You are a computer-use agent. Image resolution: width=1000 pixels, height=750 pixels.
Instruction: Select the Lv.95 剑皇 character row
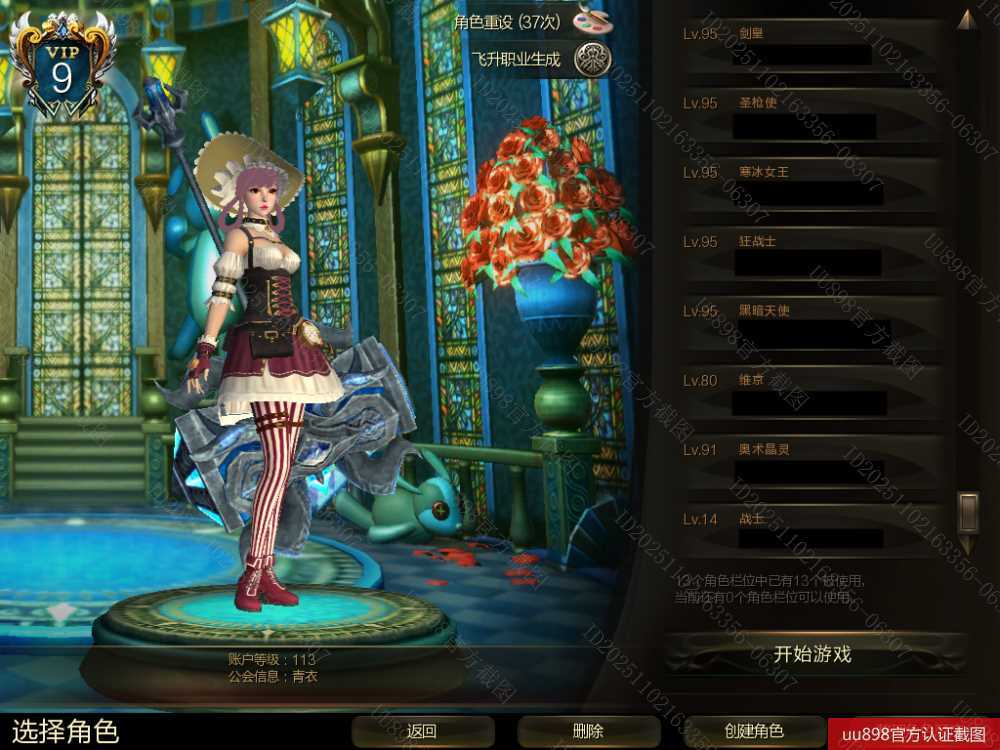(810, 46)
